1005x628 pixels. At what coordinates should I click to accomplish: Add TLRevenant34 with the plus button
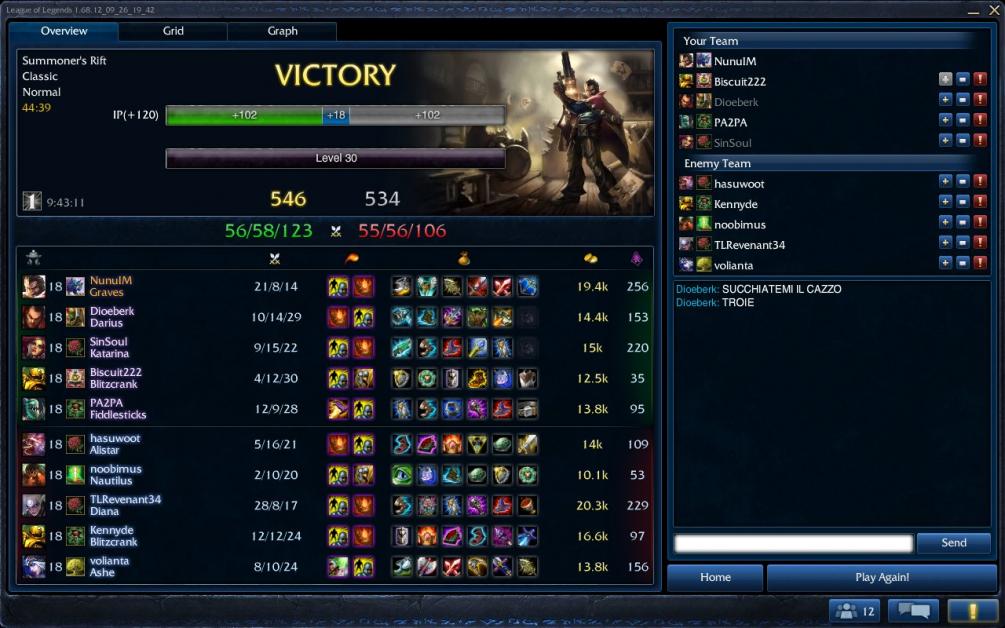click(x=945, y=243)
